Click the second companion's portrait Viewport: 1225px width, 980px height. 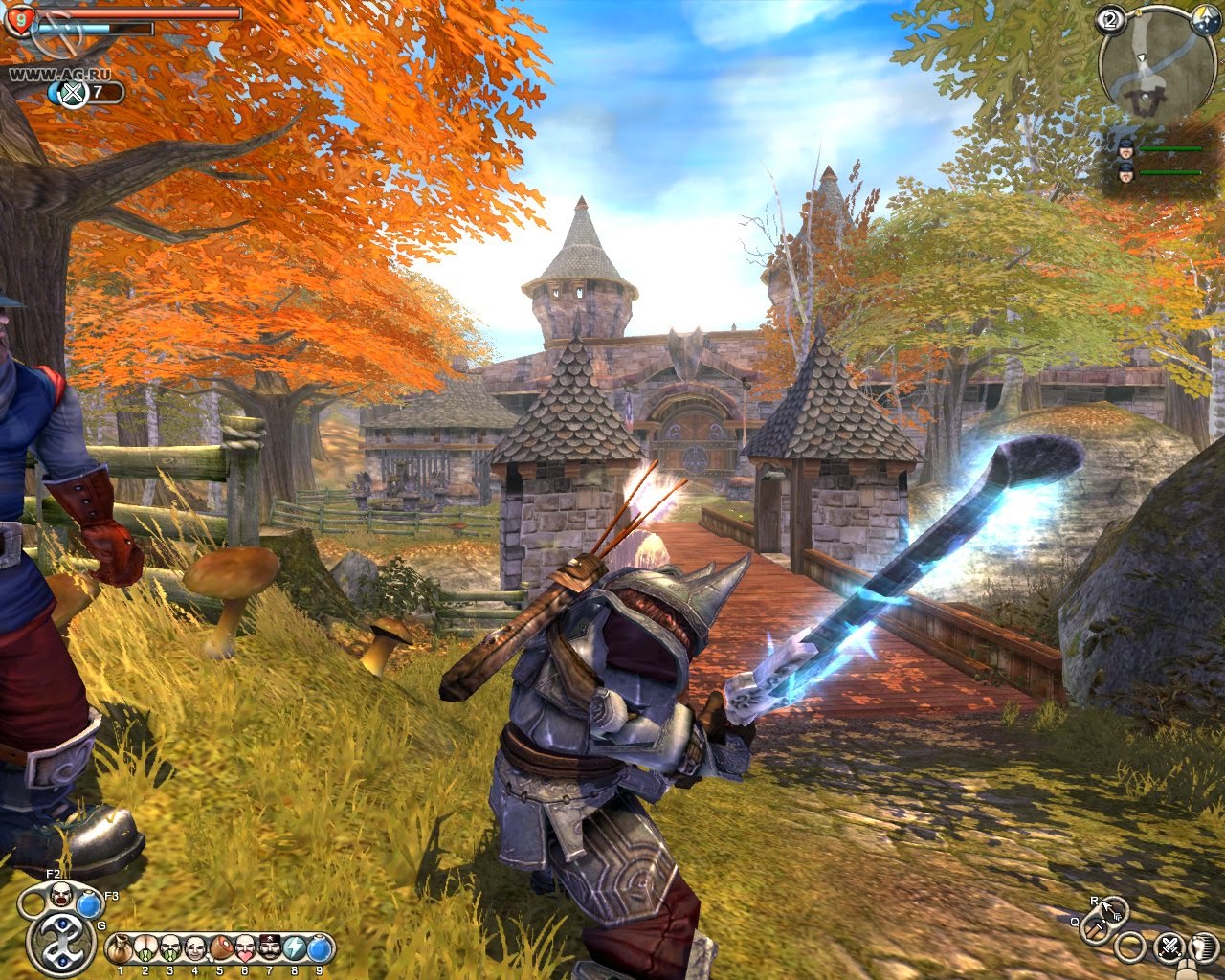coord(1126,172)
